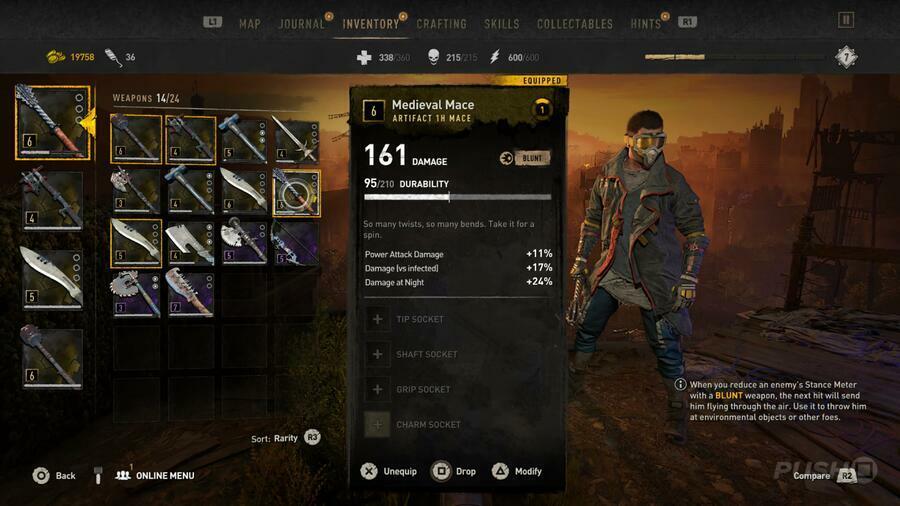Select the Inventory tab
900x506 pixels.
click(x=370, y=24)
